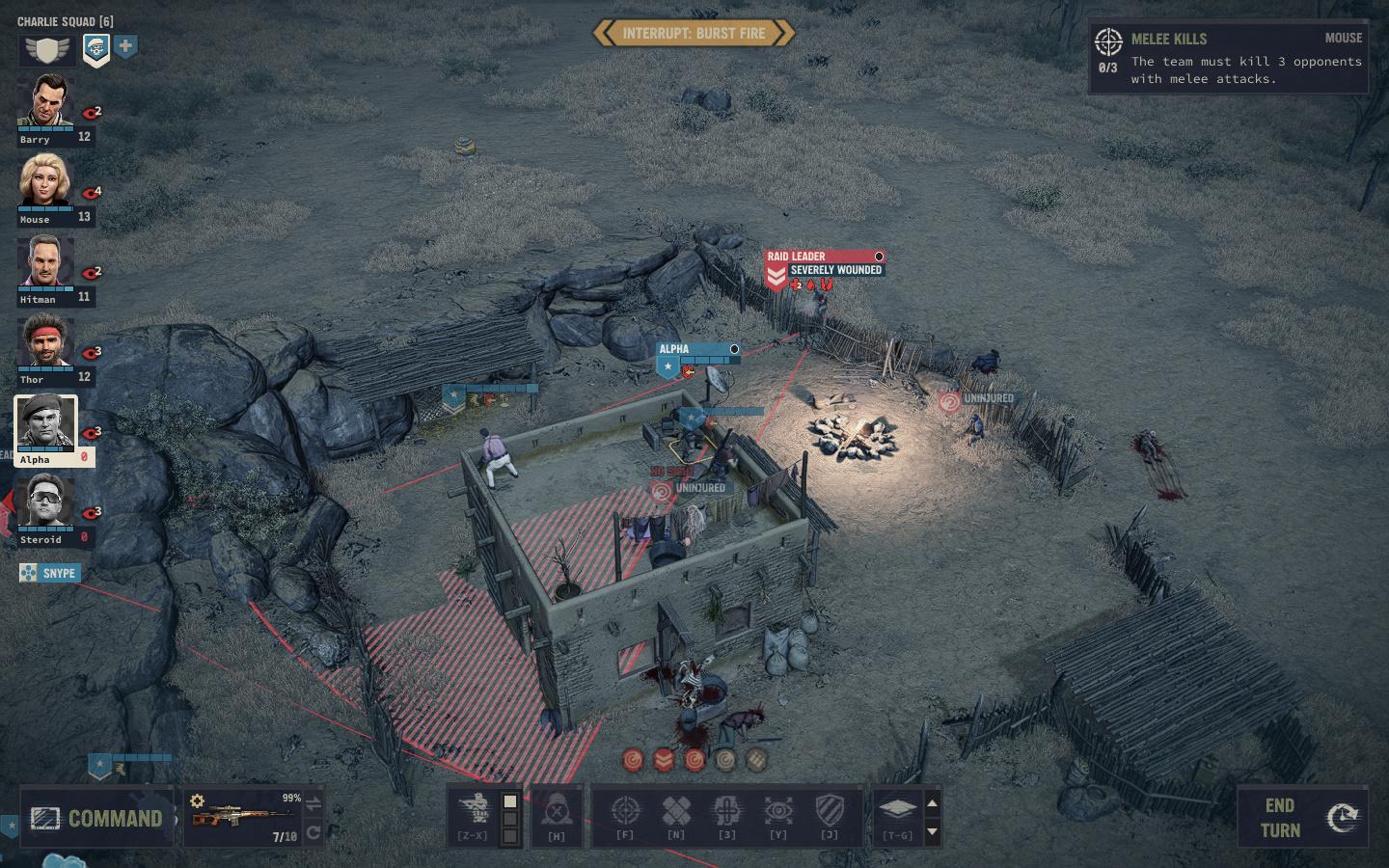Viewport: 1389px width, 868px height.
Task: Open the Command menu
Action: (96, 818)
